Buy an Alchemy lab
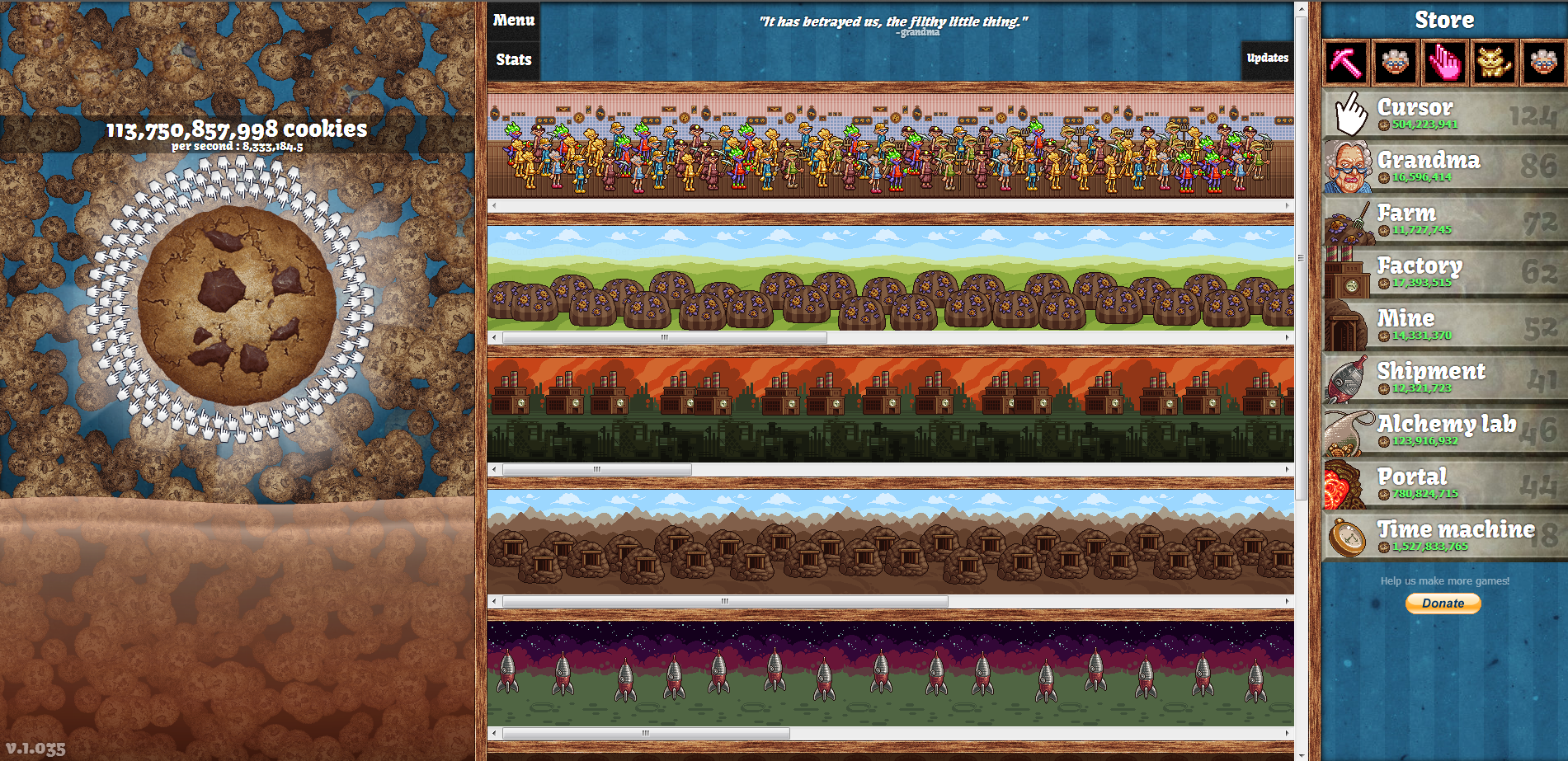The width and height of the screenshot is (1568, 761). pyautogui.click(x=1445, y=430)
